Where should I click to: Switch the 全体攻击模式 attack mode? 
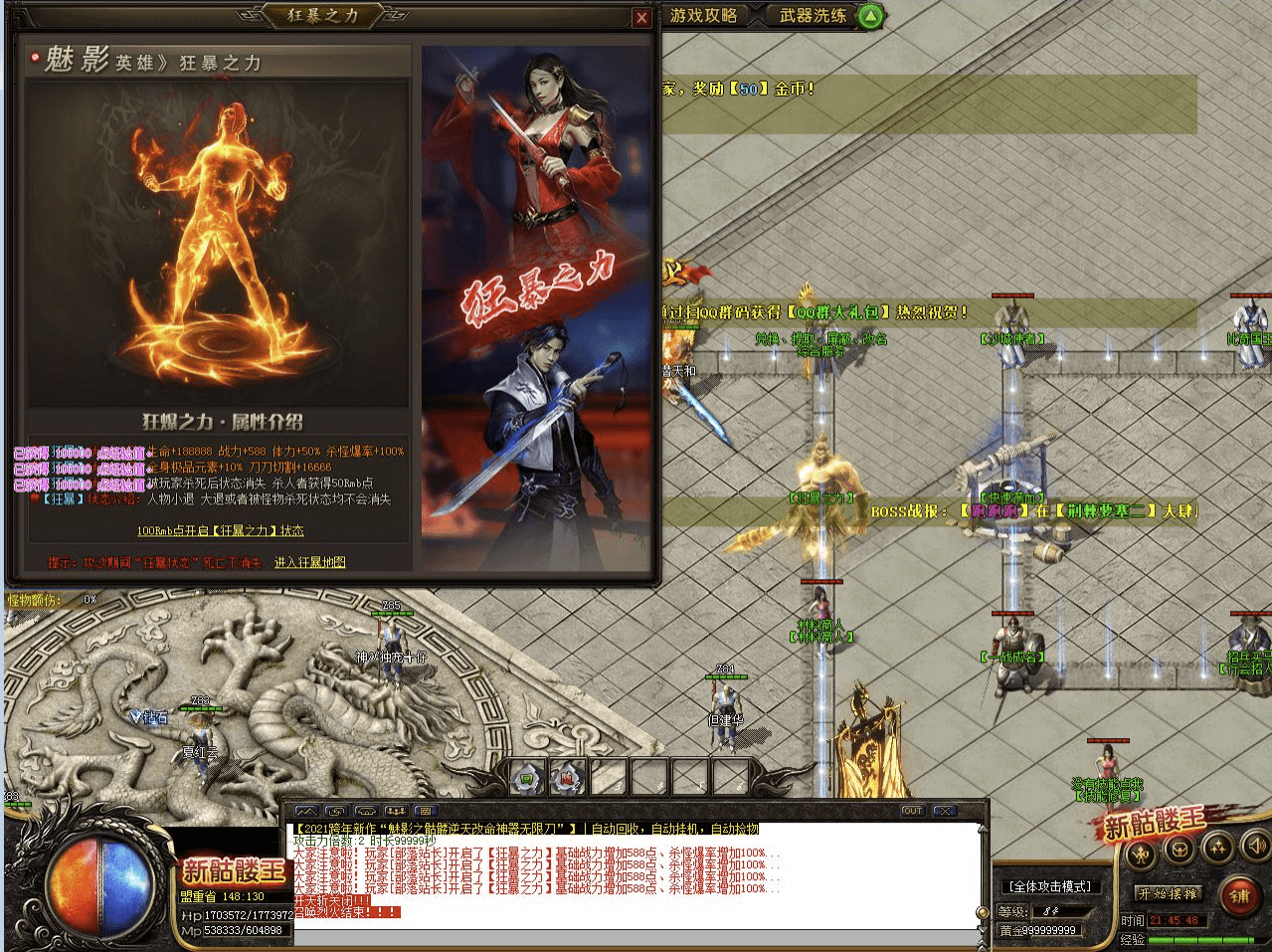[1050, 886]
